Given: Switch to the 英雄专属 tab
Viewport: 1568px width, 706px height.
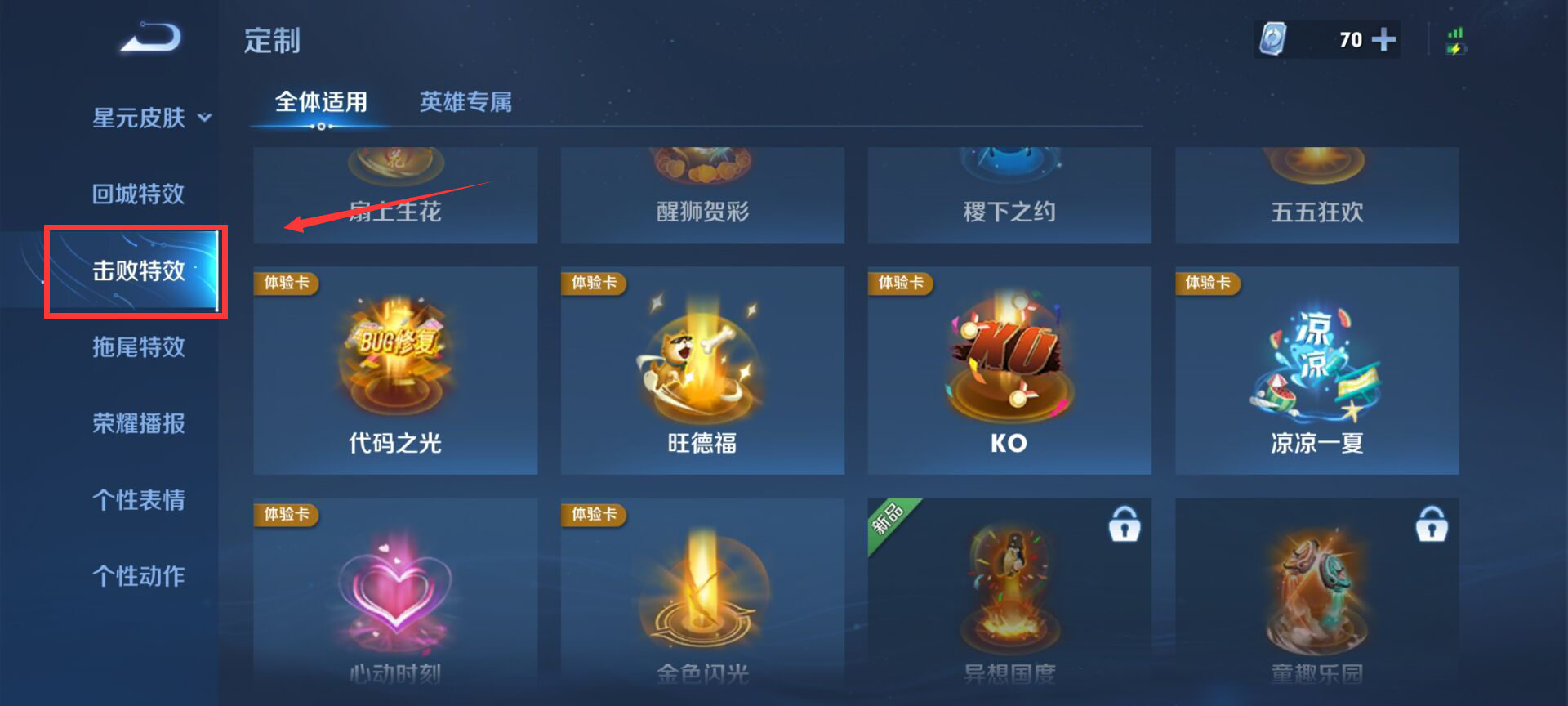Looking at the screenshot, I should coord(465,102).
